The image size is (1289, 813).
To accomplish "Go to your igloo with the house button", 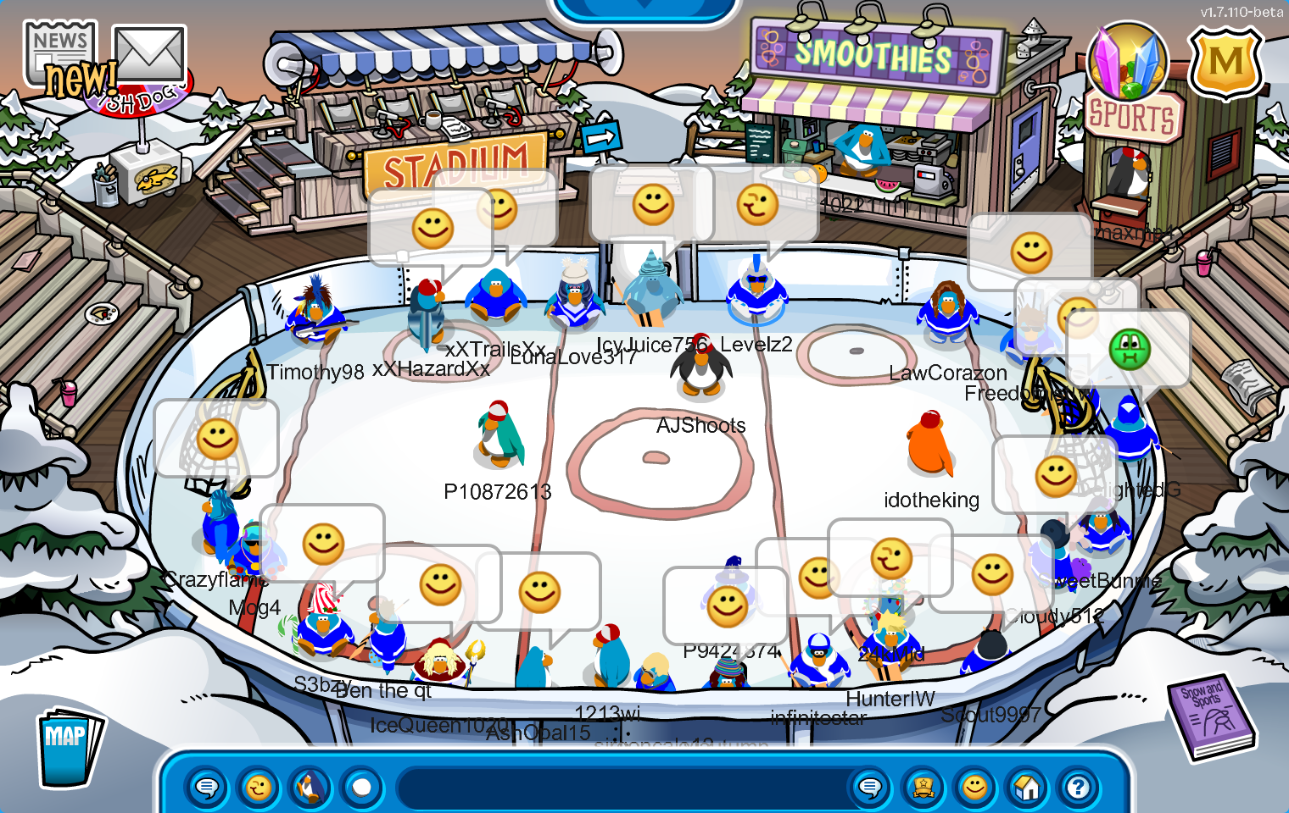I will click(1026, 788).
